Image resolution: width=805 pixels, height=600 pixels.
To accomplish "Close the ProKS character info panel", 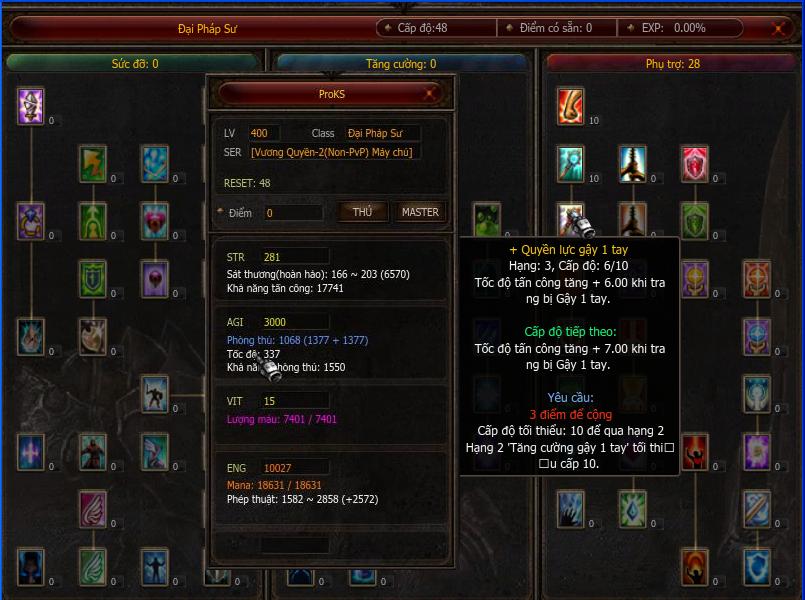I will (430, 94).
